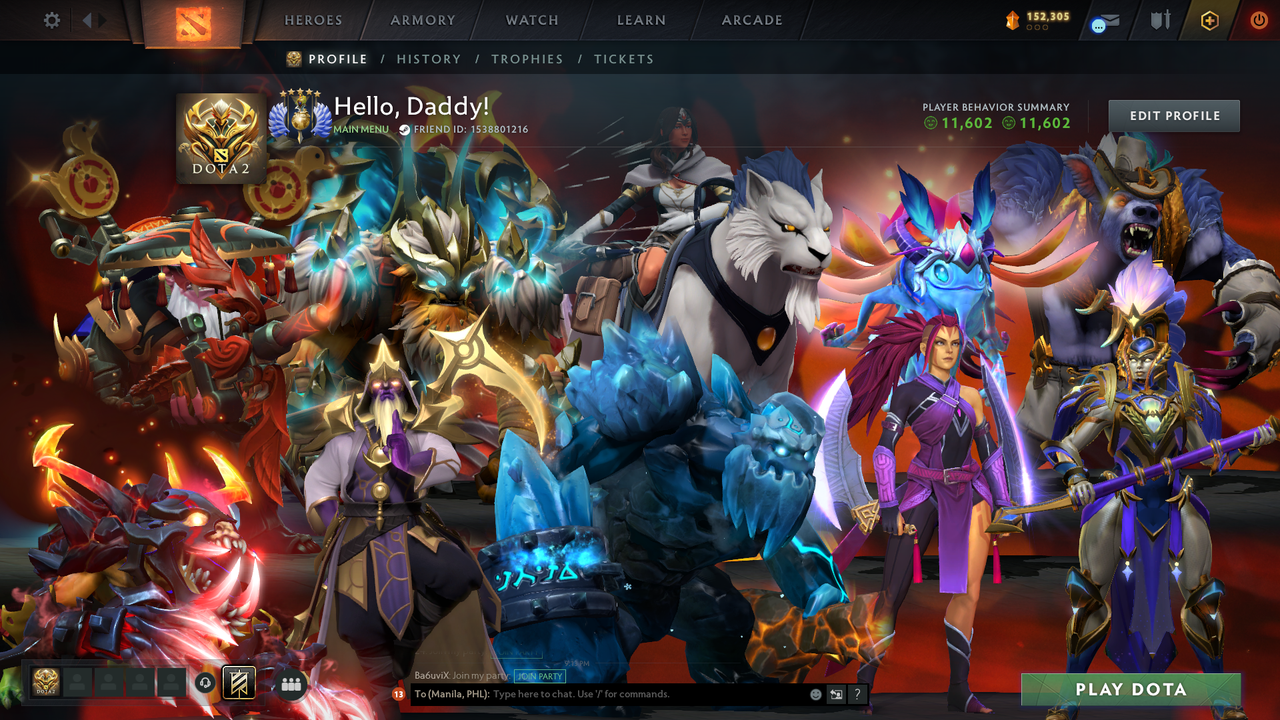Viewport: 1280px width, 720px height.
Task: Toggle the Battle Pass banner icon near party slots
Action: (x=239, y=683)
